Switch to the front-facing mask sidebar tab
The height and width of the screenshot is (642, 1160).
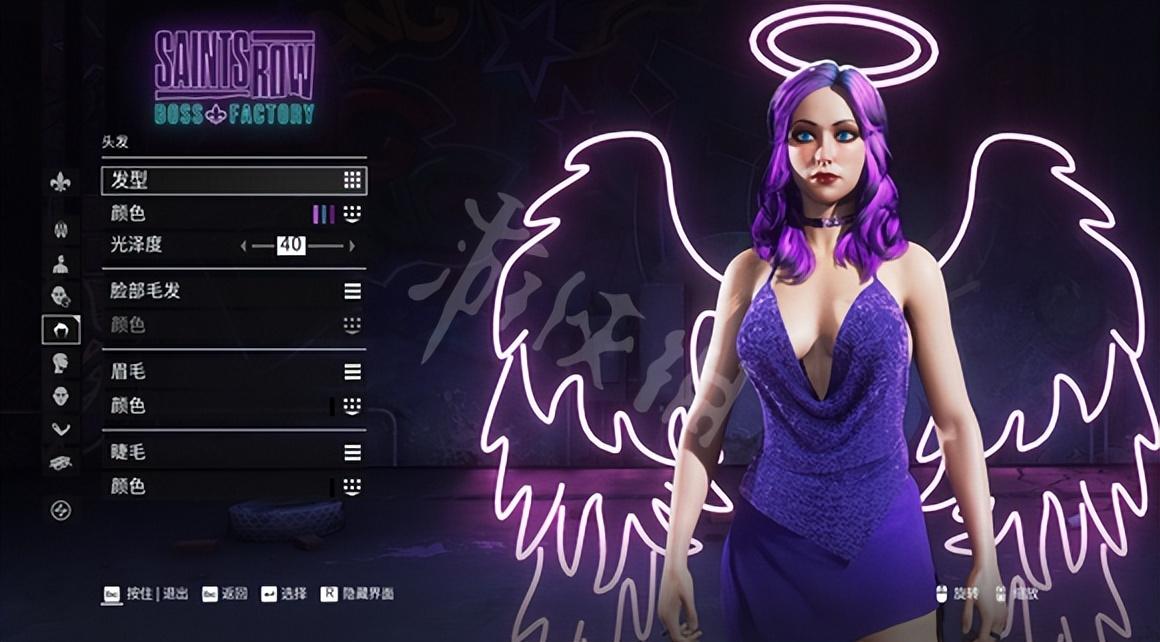coord(61,395)
